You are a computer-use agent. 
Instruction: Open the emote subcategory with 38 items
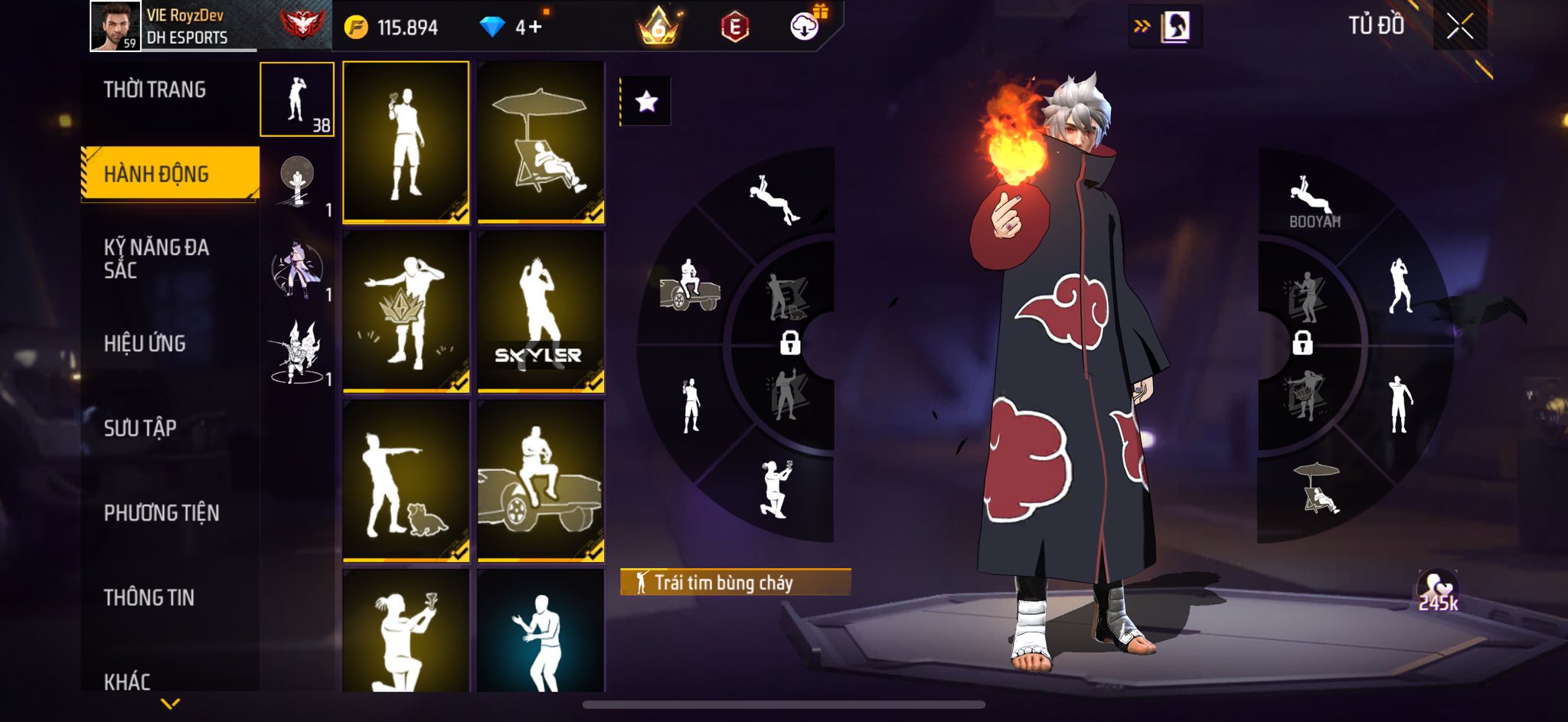(297, 100)
